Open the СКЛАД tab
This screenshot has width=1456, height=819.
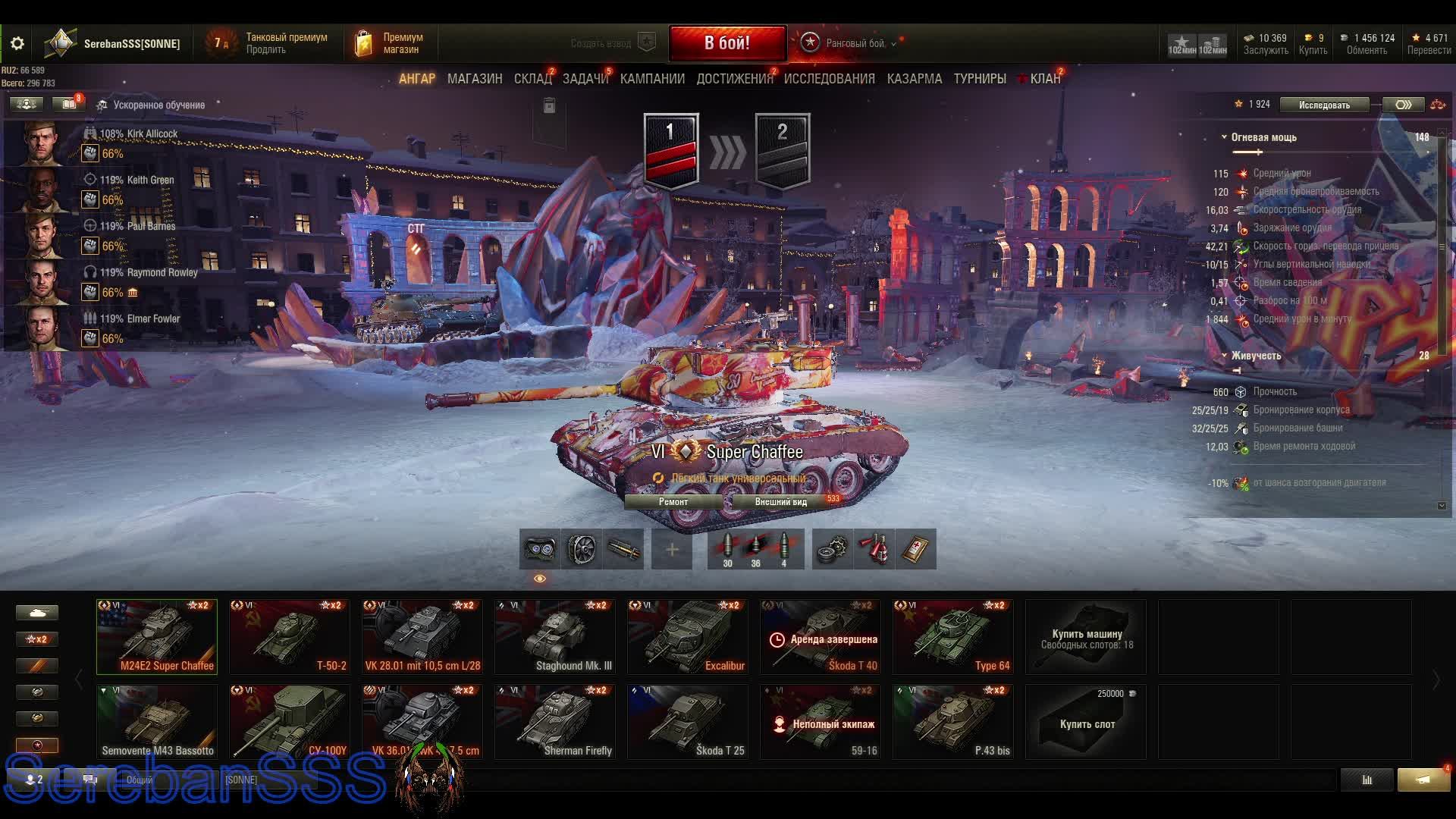(532, 79)
